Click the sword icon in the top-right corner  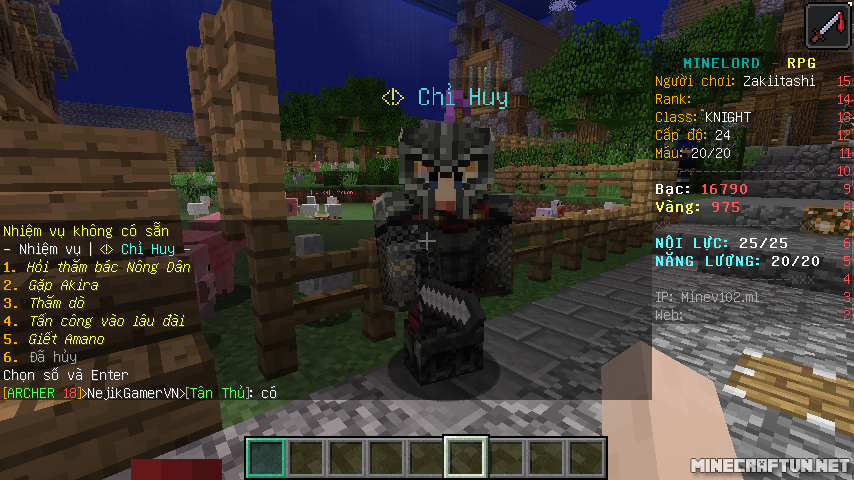pos(826,26)
